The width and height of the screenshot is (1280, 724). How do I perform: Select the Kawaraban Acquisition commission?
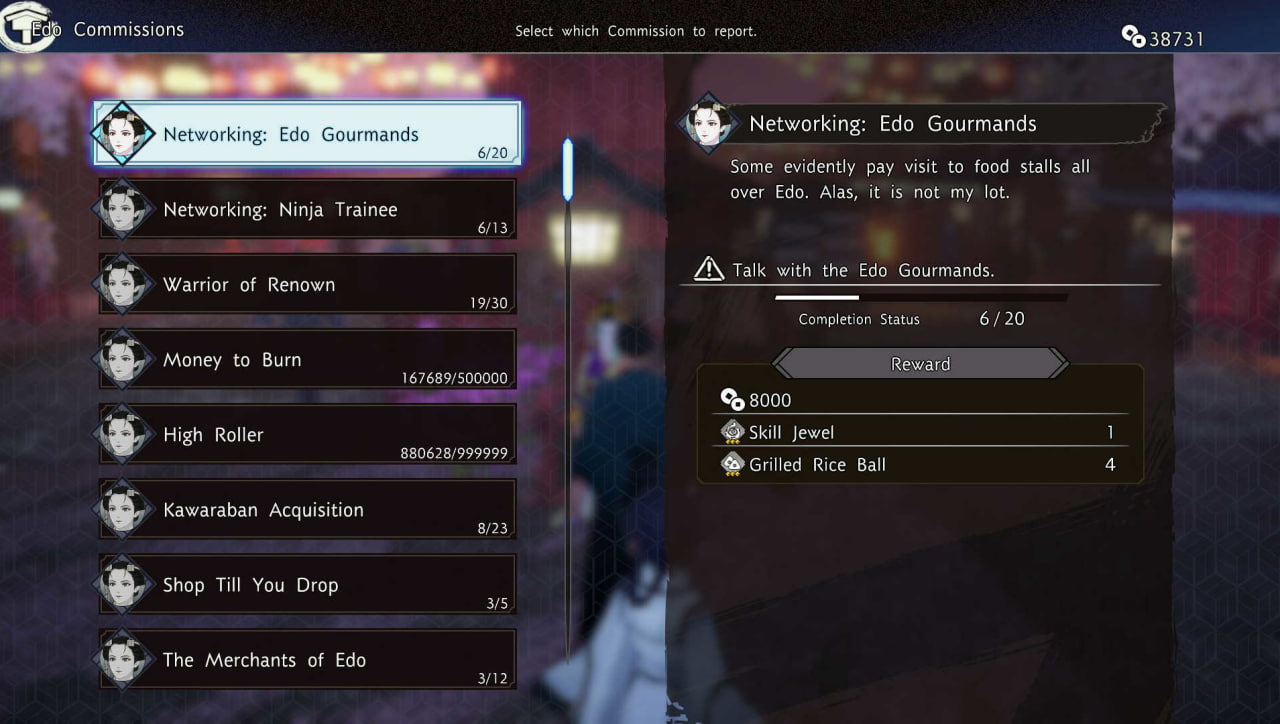pos(308,509)
